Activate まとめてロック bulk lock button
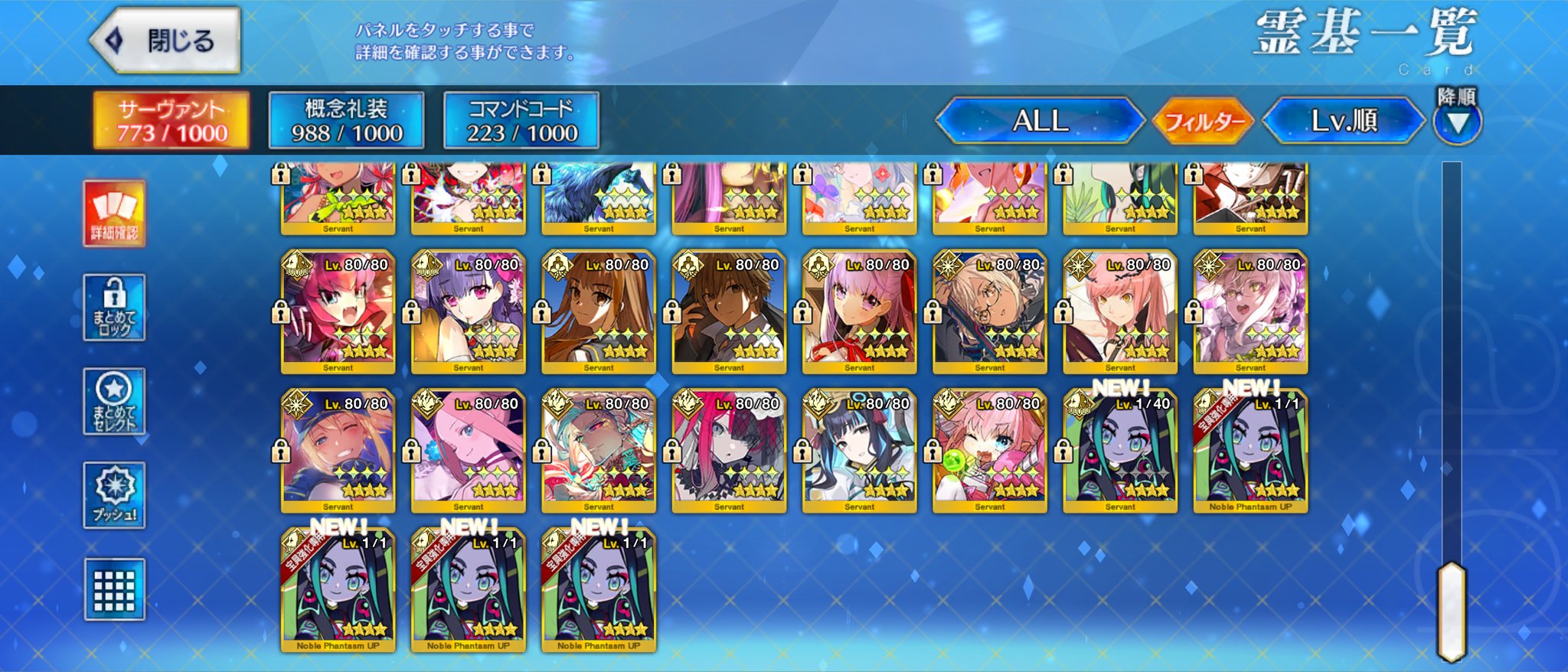The height and width of the screenshot is (672, 1568). point(114,308)
